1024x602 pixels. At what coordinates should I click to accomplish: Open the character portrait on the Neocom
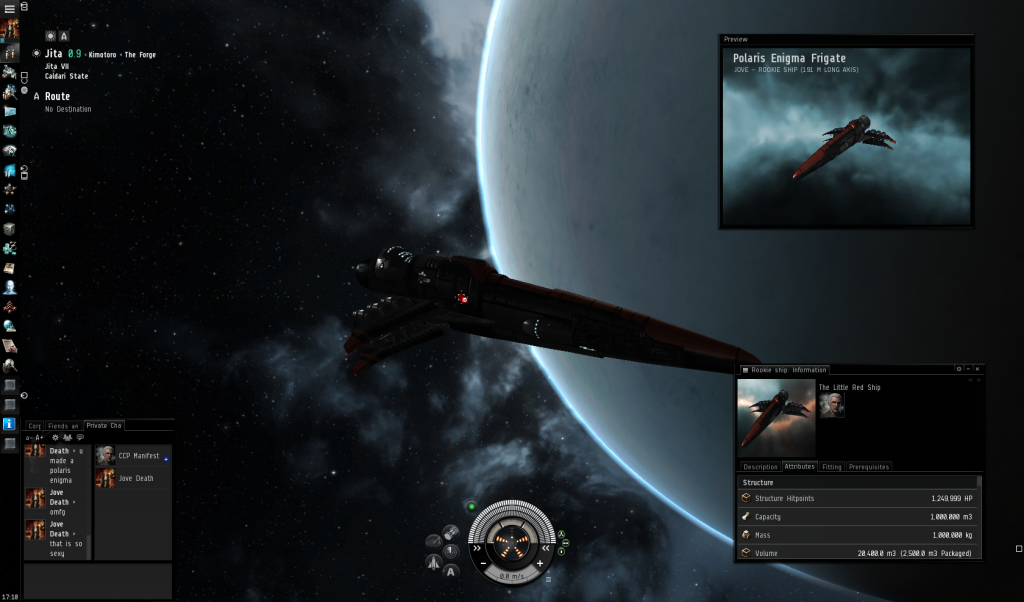tap(10, 28)
